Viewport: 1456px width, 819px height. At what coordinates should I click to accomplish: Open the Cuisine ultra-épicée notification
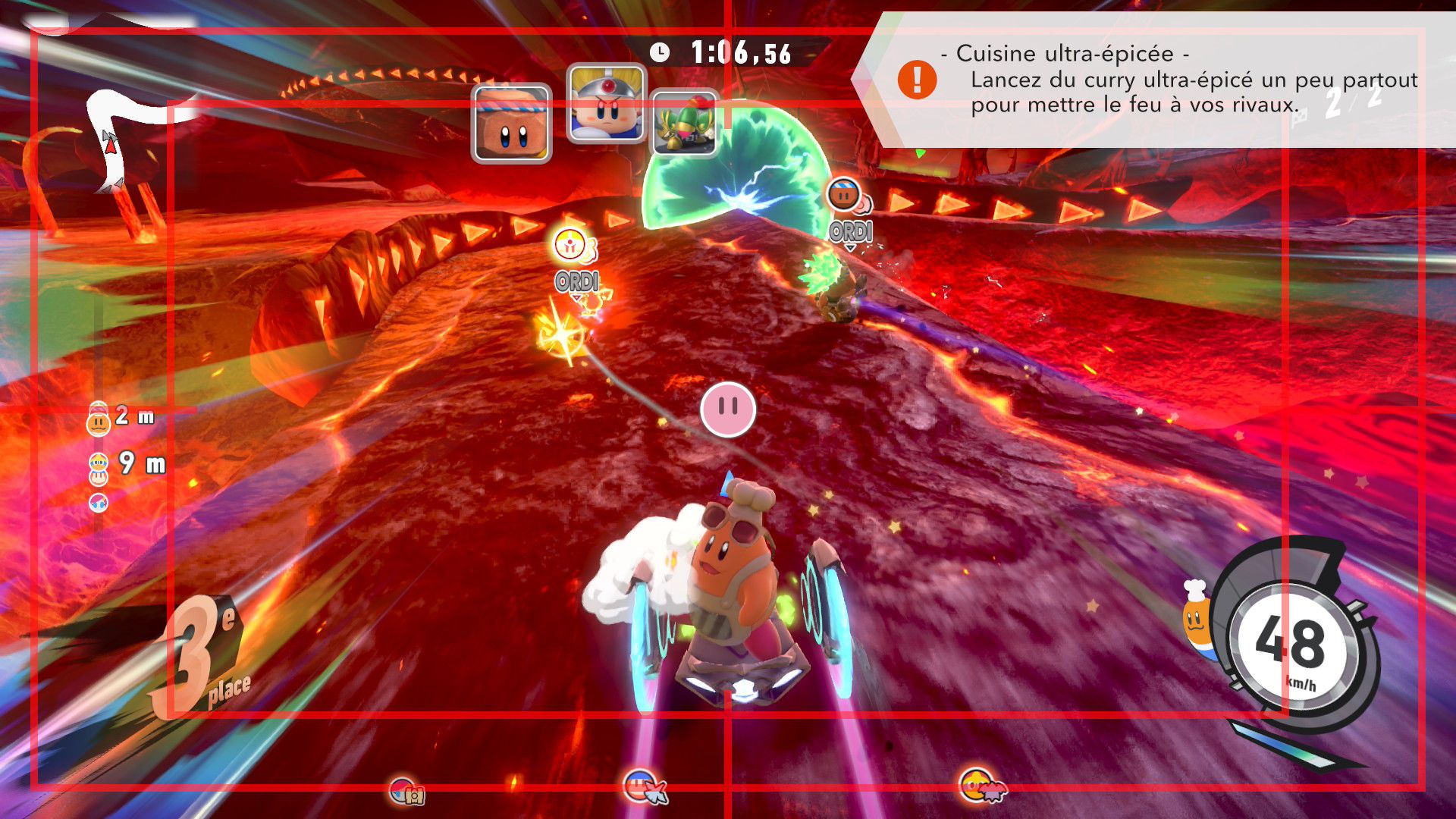(x=1168, y=80)
